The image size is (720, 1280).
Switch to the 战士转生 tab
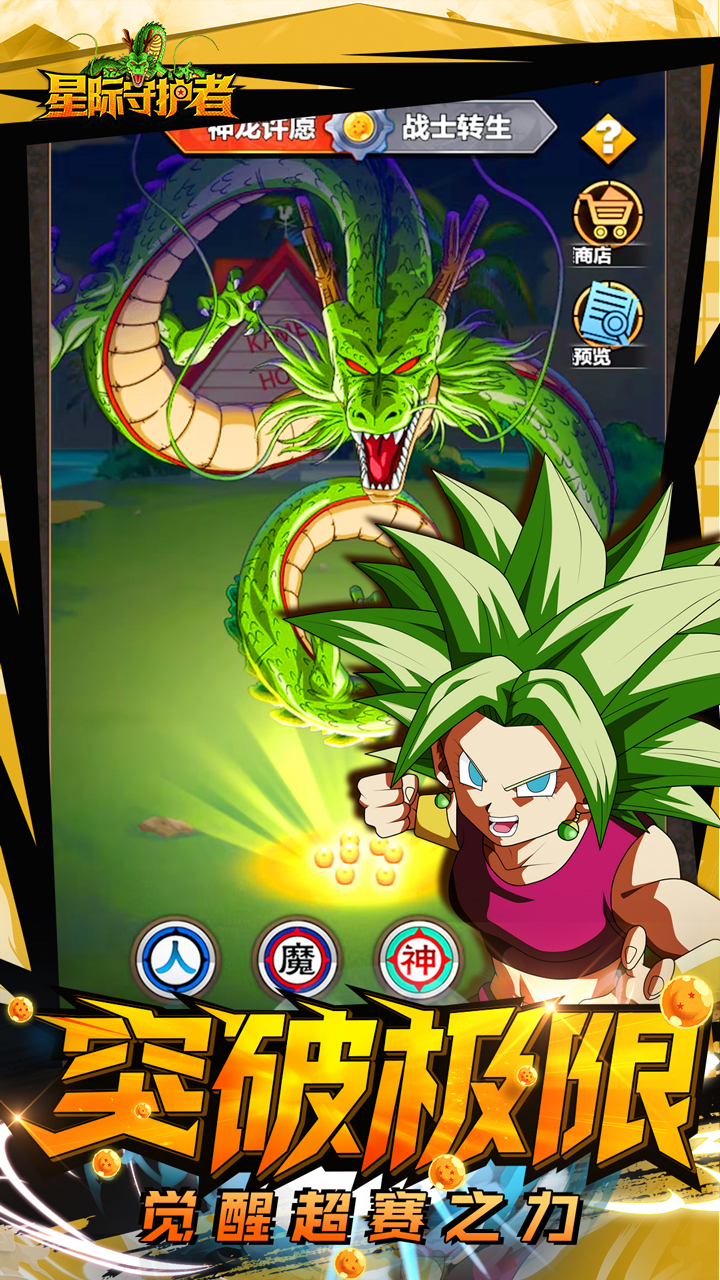460,128
